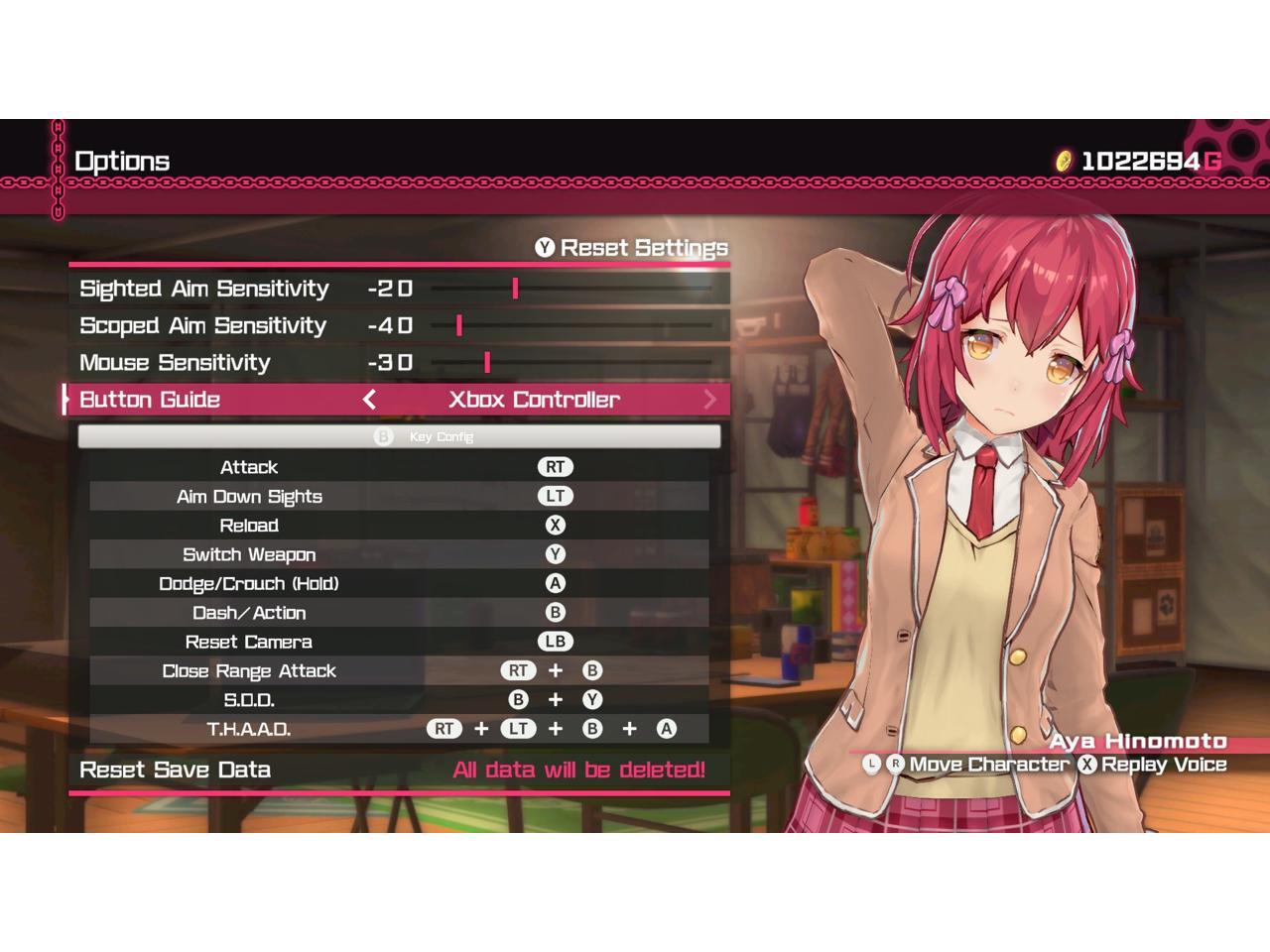This screenshot has height=952, width=1270.
Task: Select the Attack key binding row
Action: (399, 467)
